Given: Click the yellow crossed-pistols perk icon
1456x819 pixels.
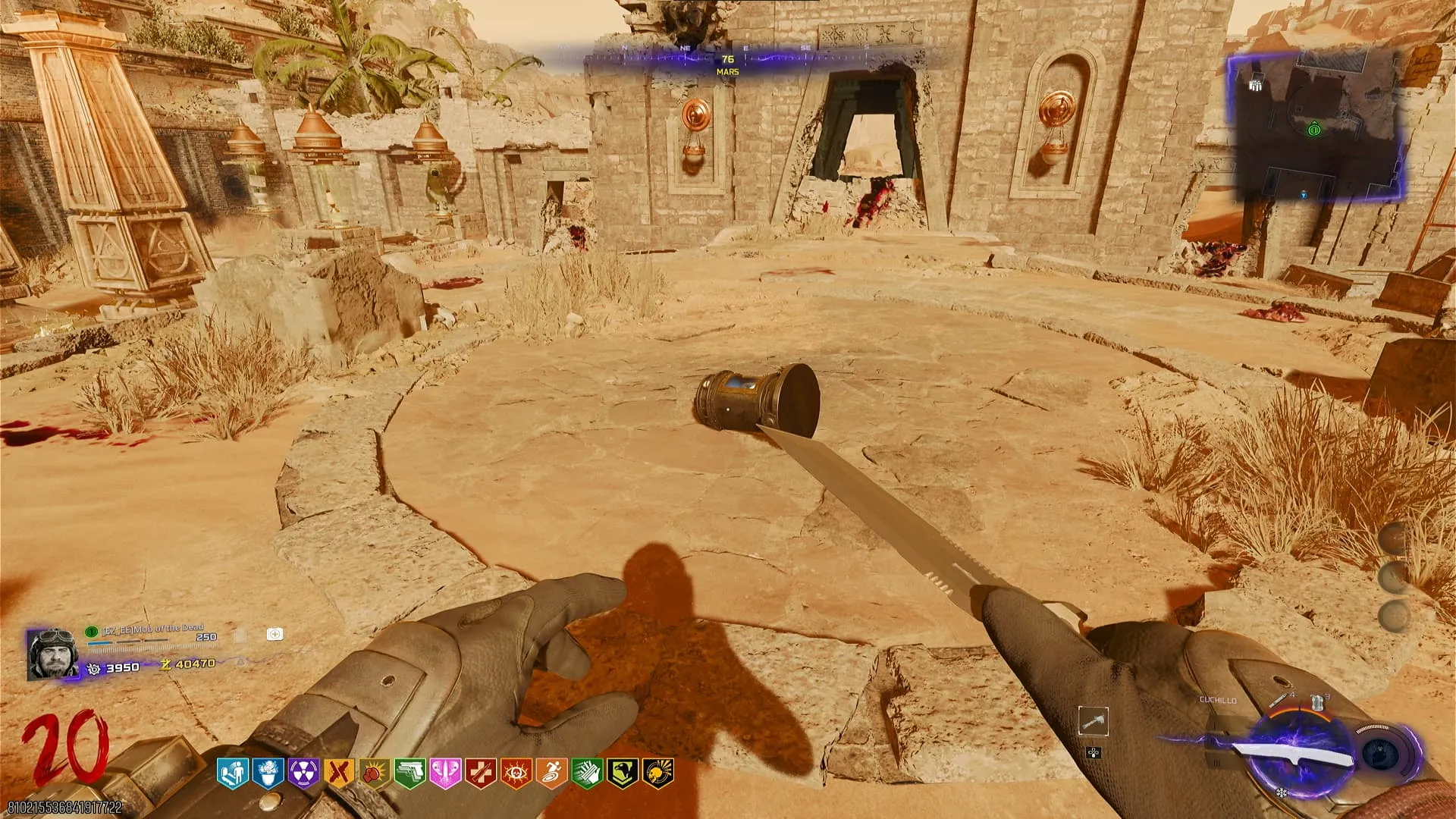Looking at the screenshot, I should (x=338, y=773).
